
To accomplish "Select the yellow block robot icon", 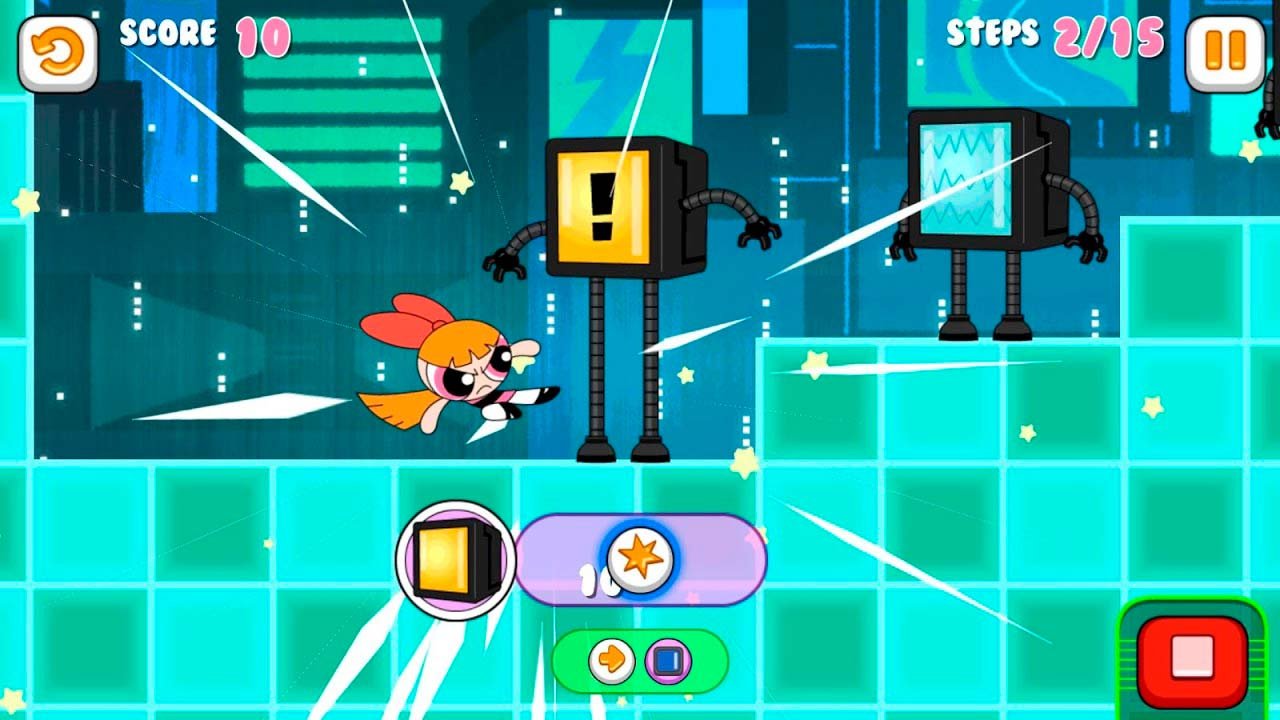I will 456,559.
